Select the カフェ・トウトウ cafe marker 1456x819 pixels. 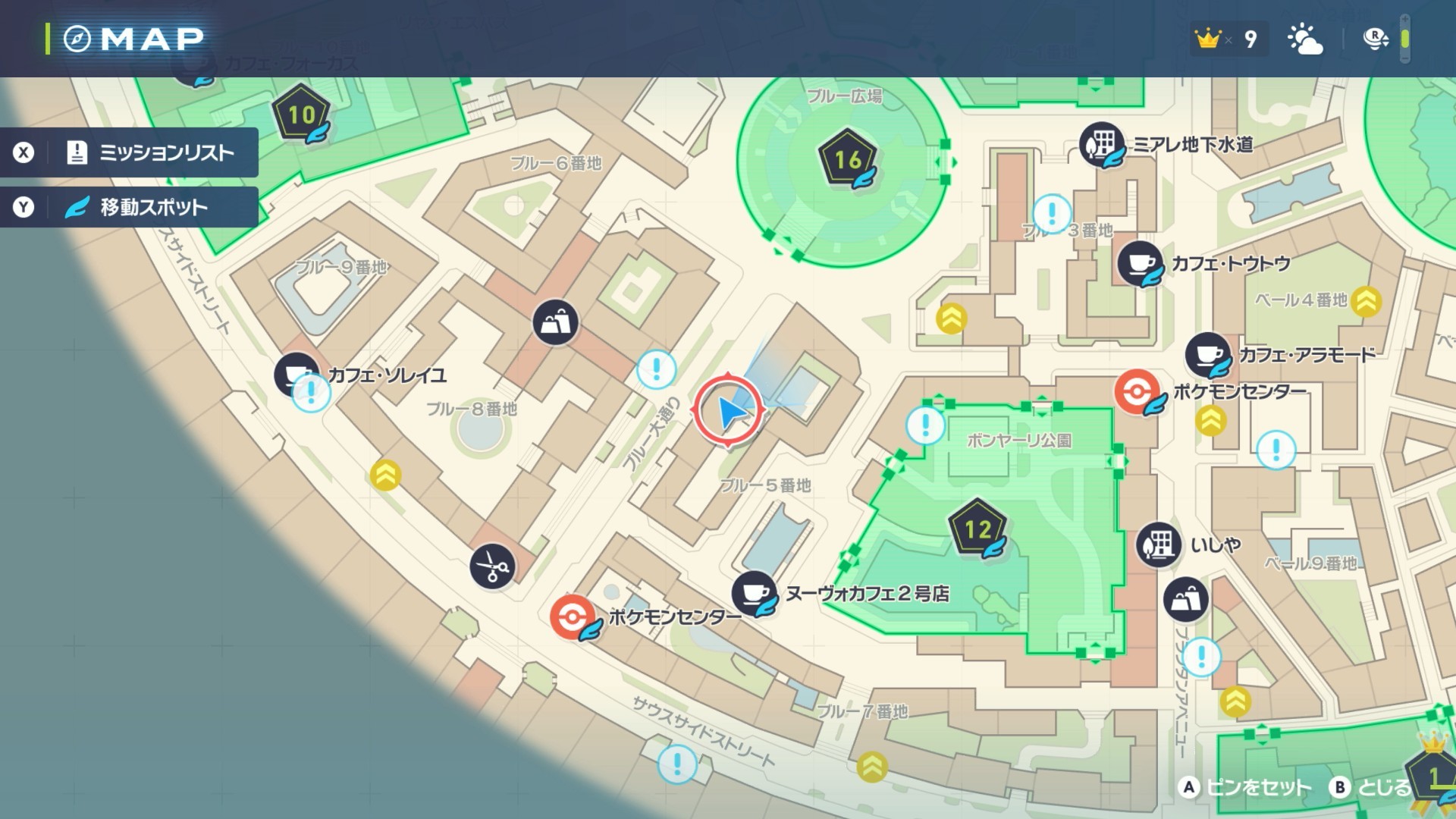(x=1140, y=264)
